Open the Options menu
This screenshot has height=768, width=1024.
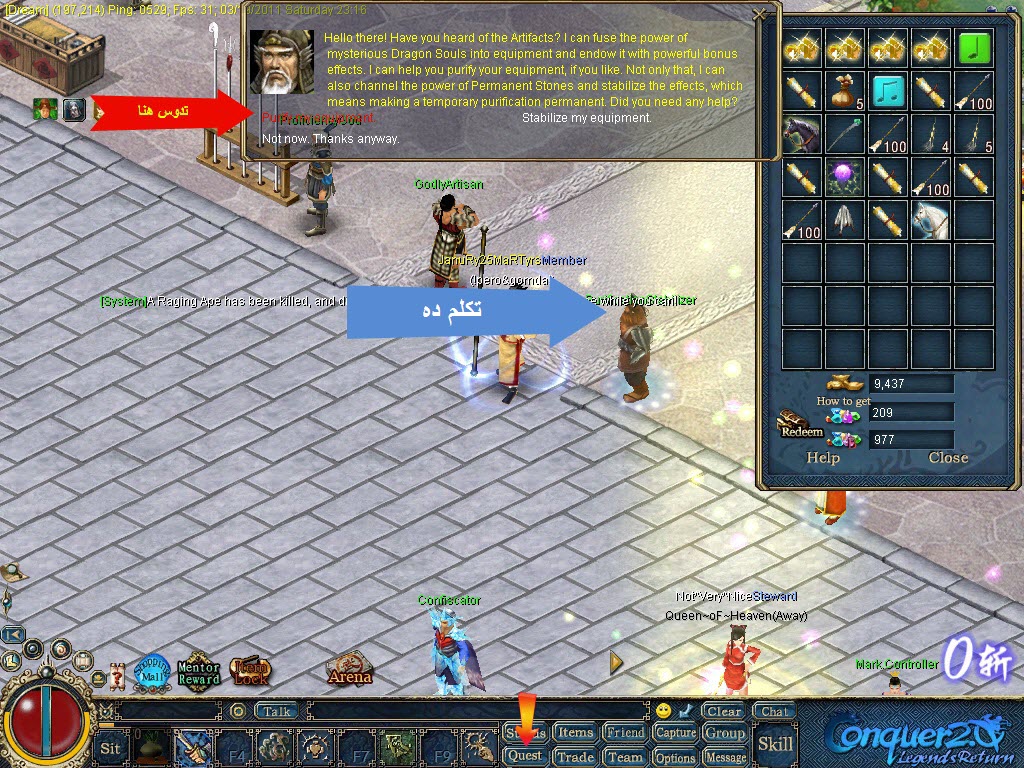tap(675, 757)
